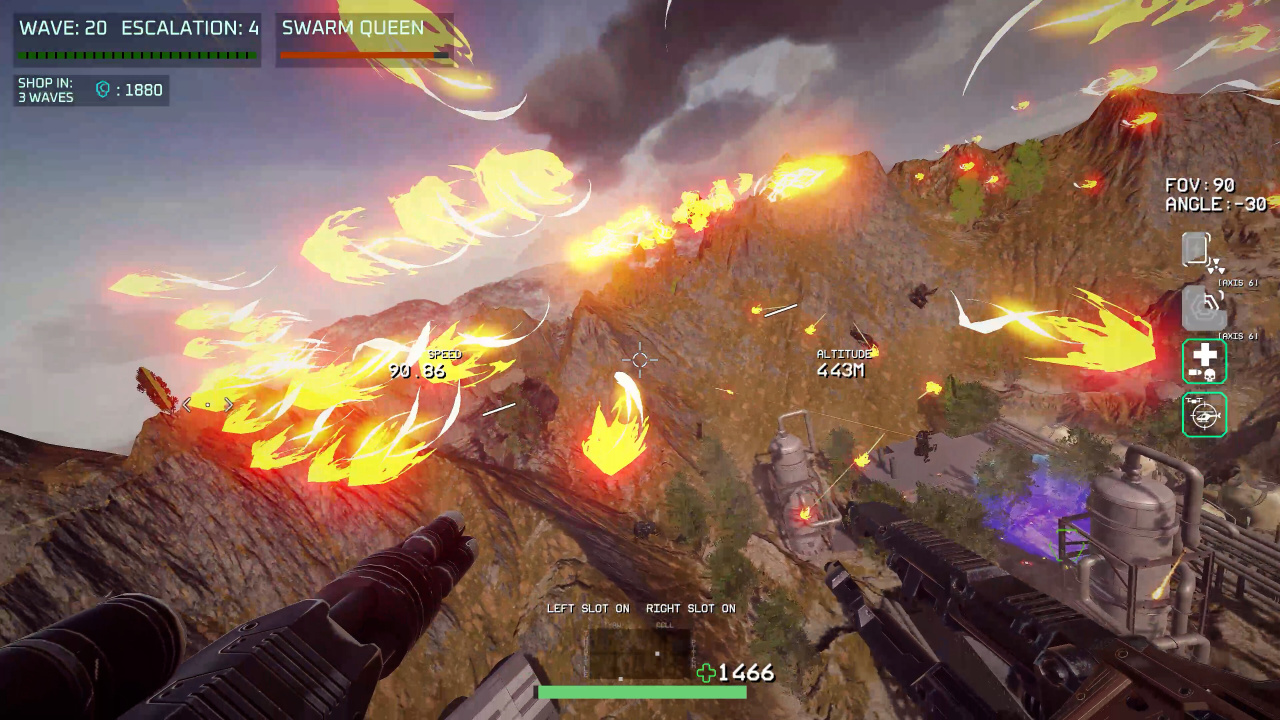Viewport: 1280px width, 720px height.
Task: Activate the helicopter targeting ability
Action: (1204, 414)
